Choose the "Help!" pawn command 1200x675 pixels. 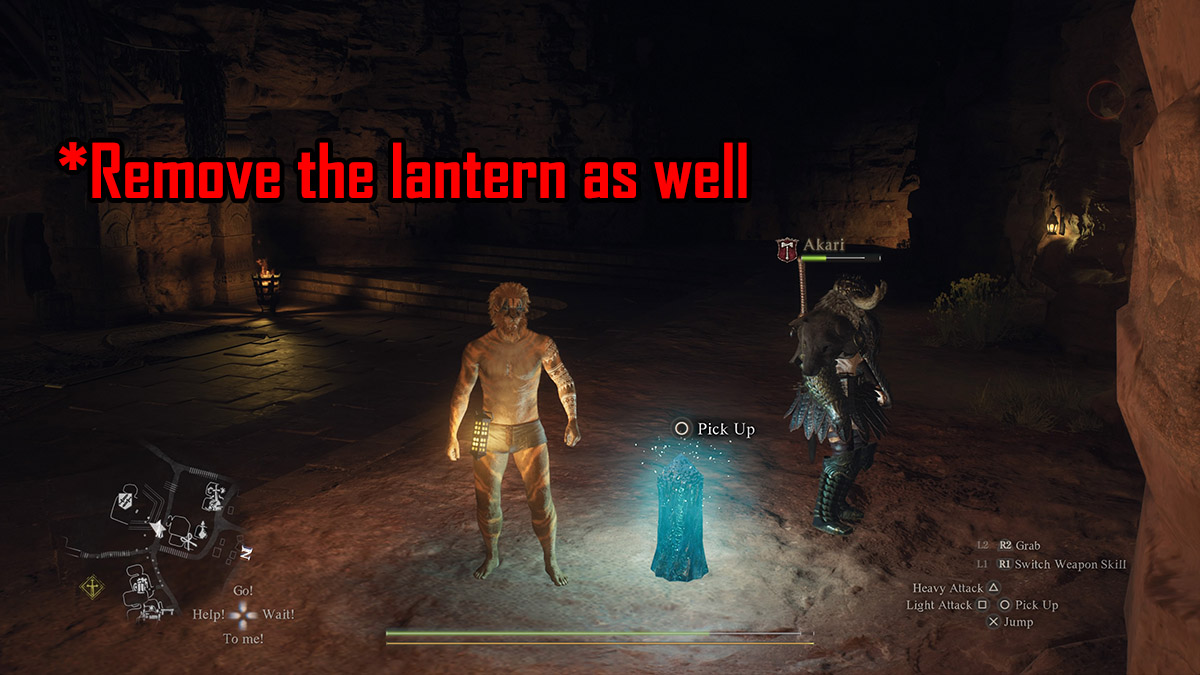point(208,614)
